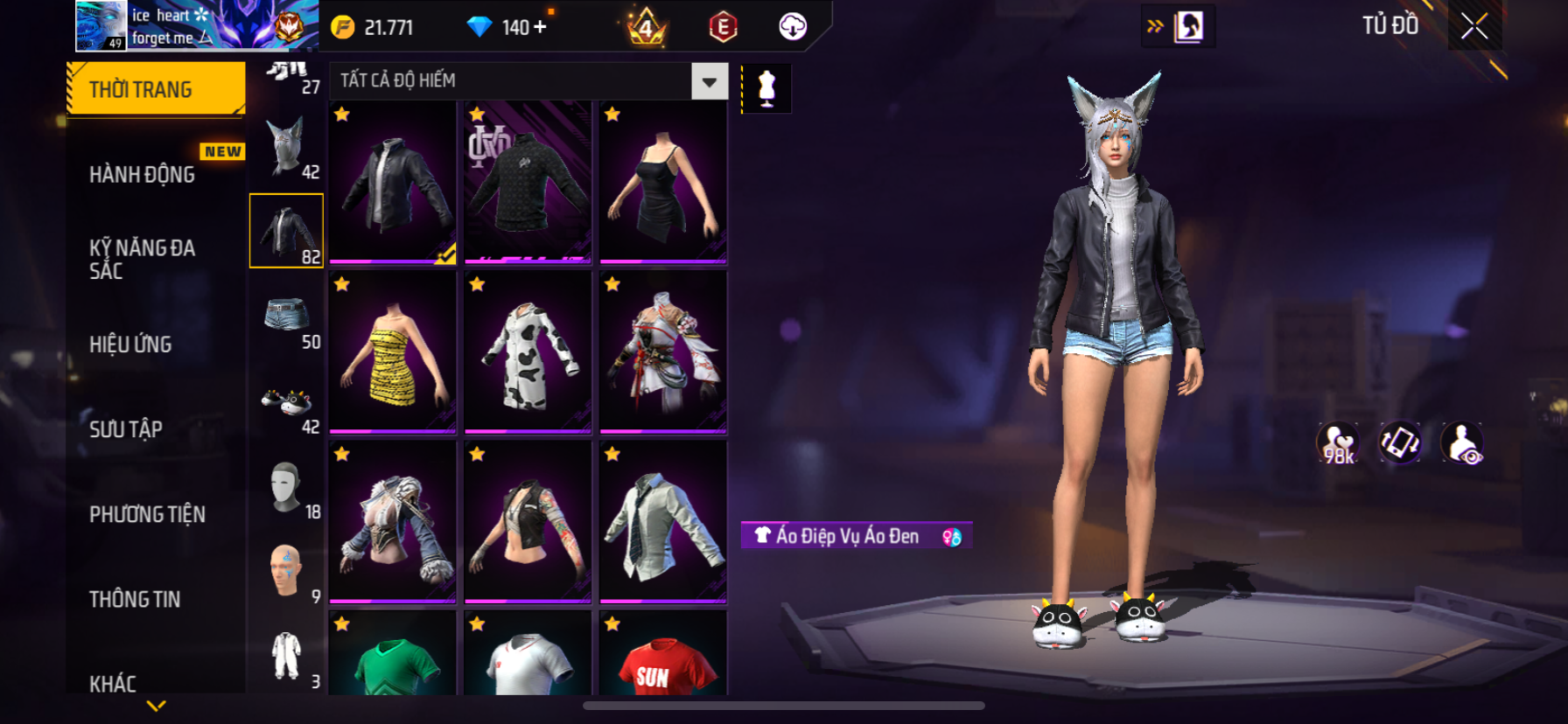Equip the black spaghetti-strap dress top
Image resolution: width=1568 pixels, height=724 pixels.
(663, 183)
